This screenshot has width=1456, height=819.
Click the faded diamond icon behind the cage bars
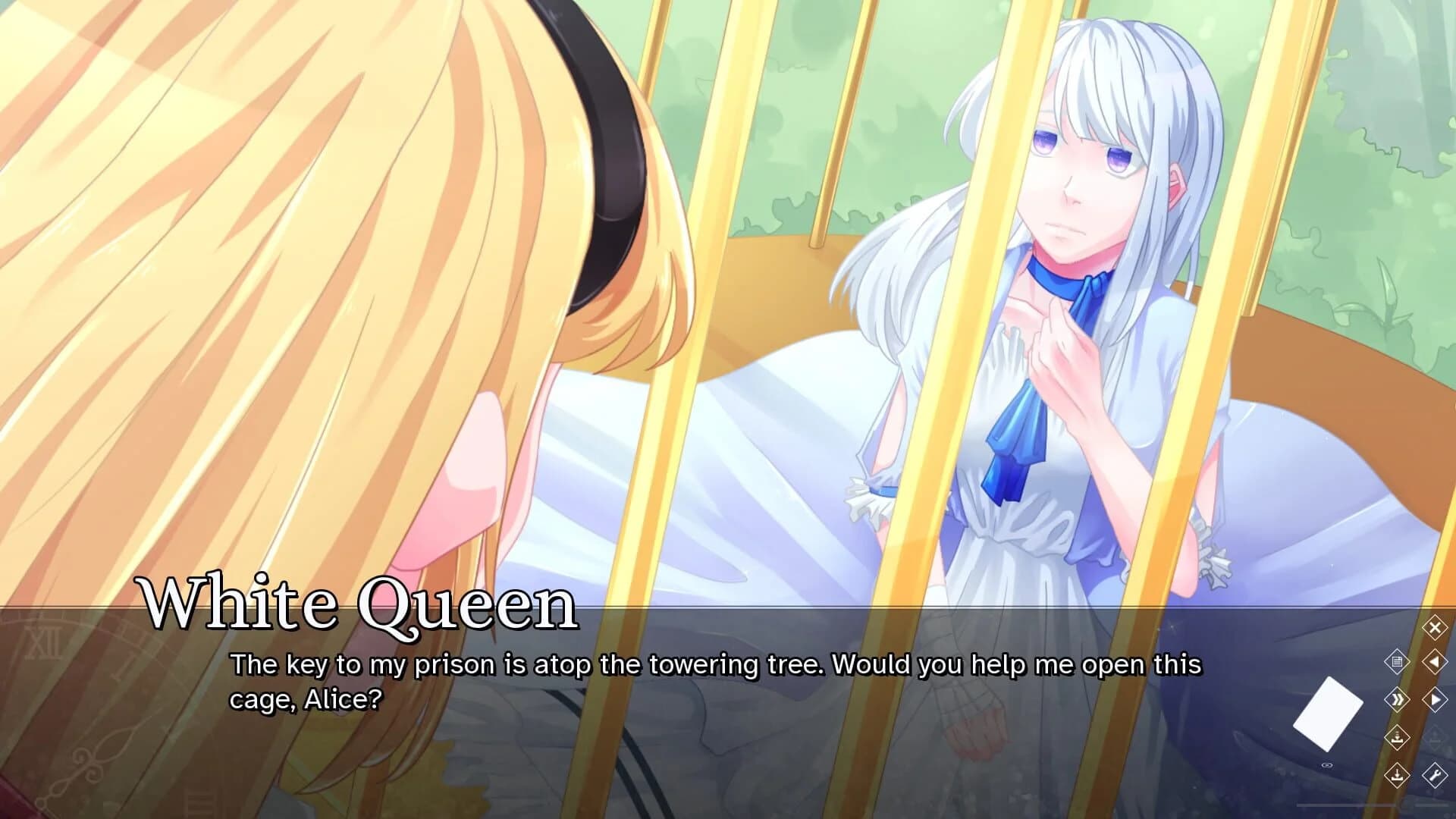click(x=1434, y=739)
